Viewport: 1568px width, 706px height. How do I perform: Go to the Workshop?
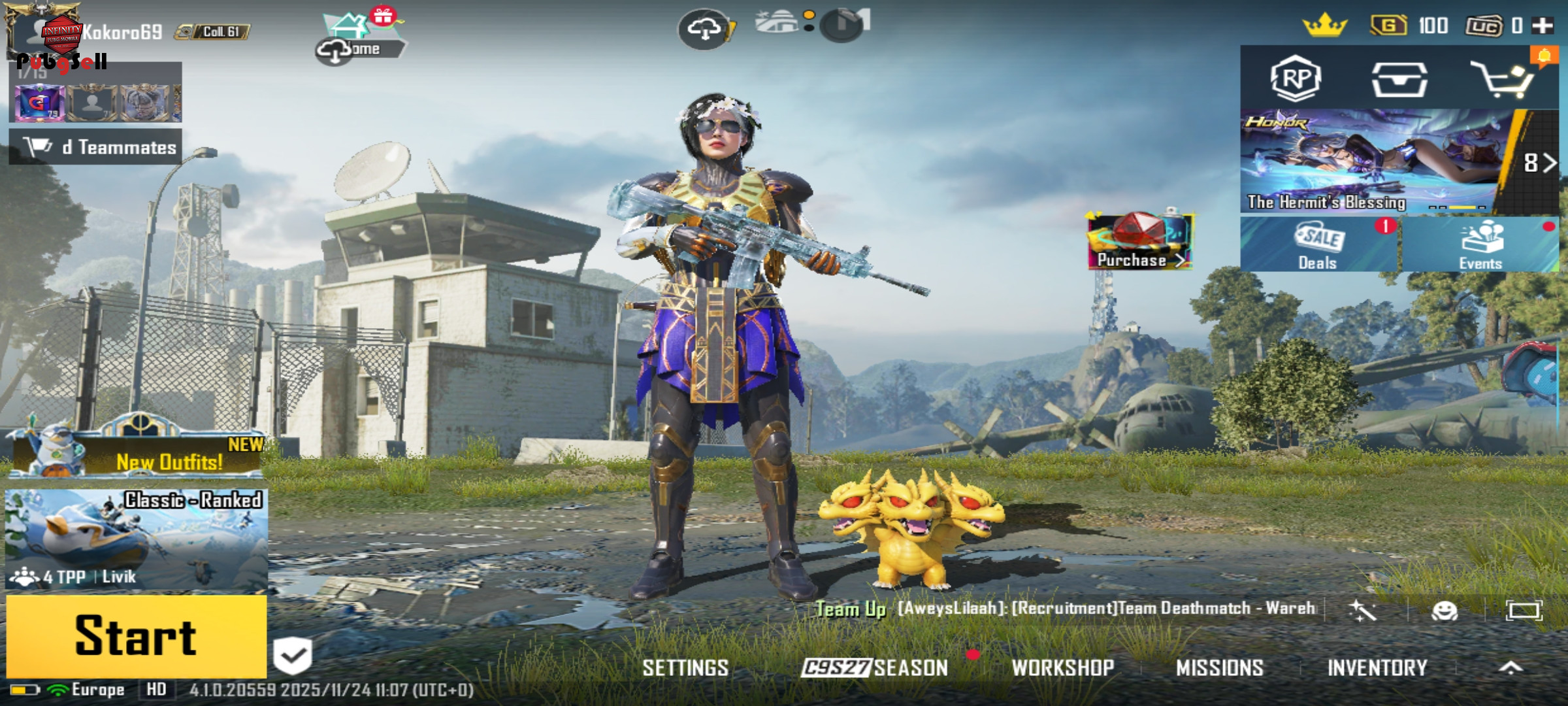tap(1063, 667)
